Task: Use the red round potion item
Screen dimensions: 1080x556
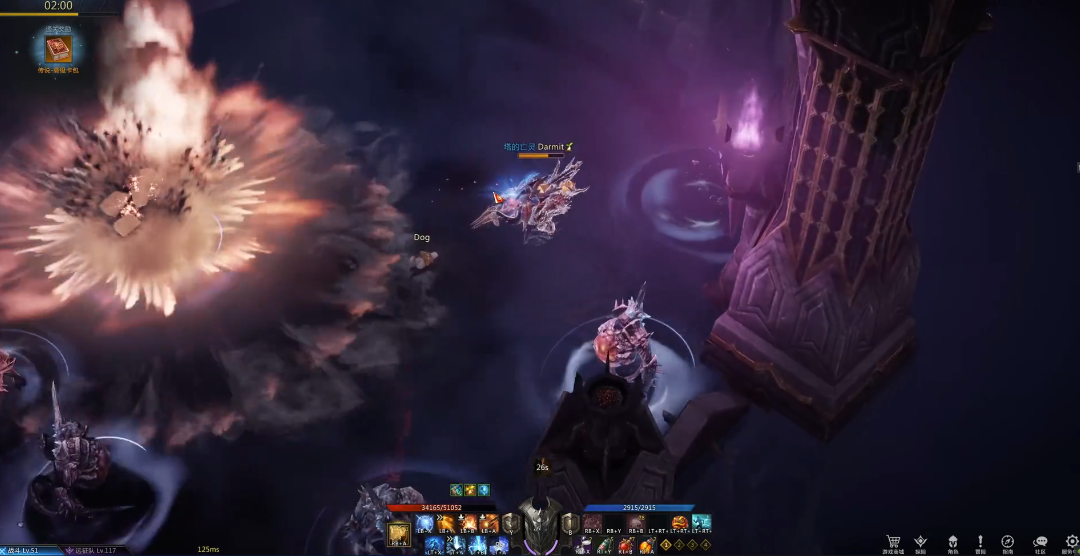Action: pyautogui.click(x=625, y=545)
